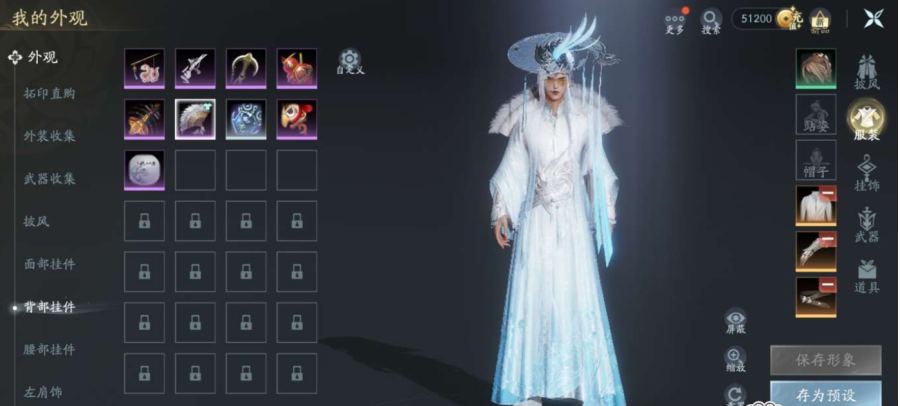
Task: Click the 自定义 customize gear icon
Action: click(349, 60)
